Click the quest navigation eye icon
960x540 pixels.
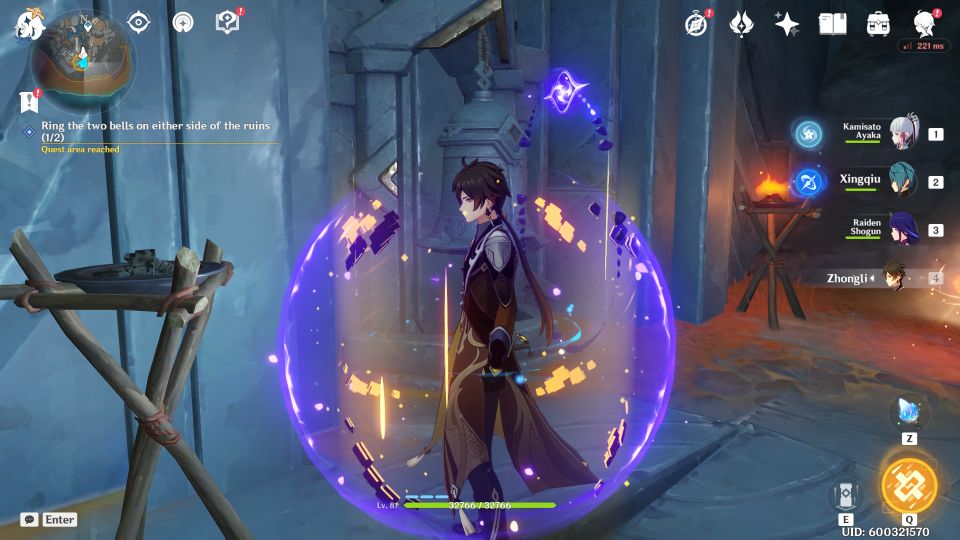coord(138,22)
